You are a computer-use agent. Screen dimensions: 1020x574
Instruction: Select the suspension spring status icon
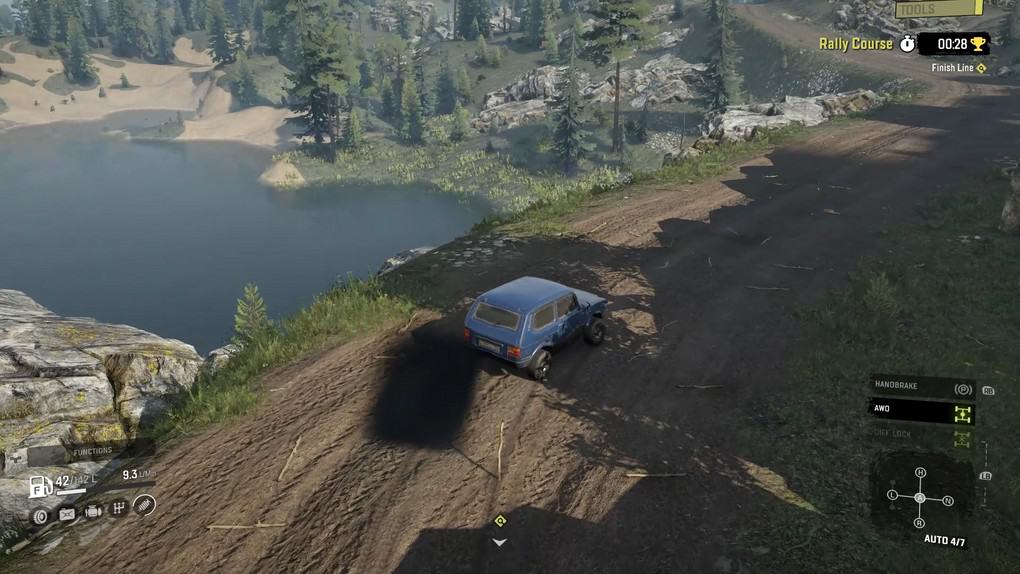click(x=144, y=505)
